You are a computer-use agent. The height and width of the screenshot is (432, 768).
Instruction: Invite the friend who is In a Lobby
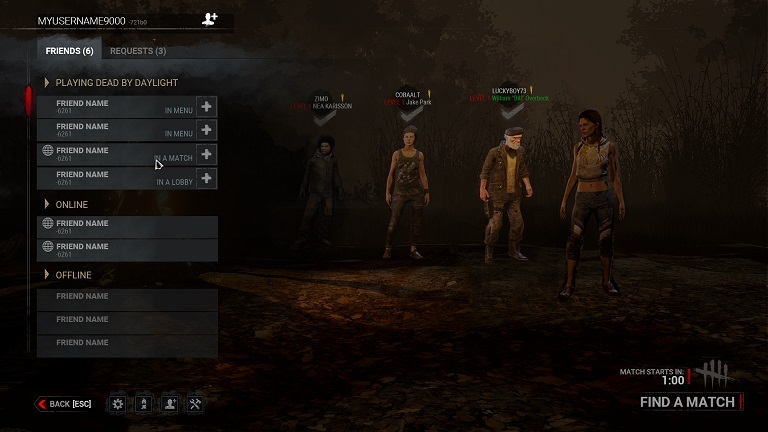(207, 178)
